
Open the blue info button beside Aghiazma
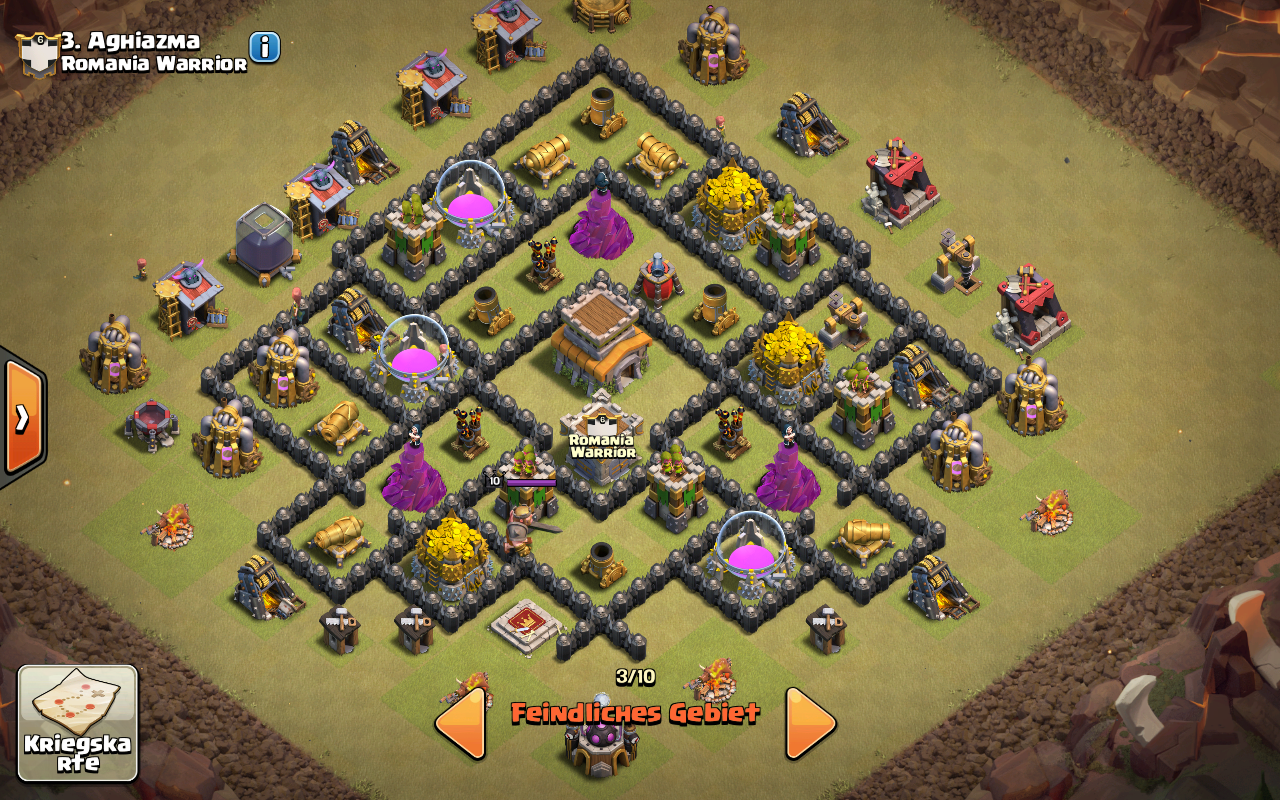pyautogui.click(x=265, y=47)
